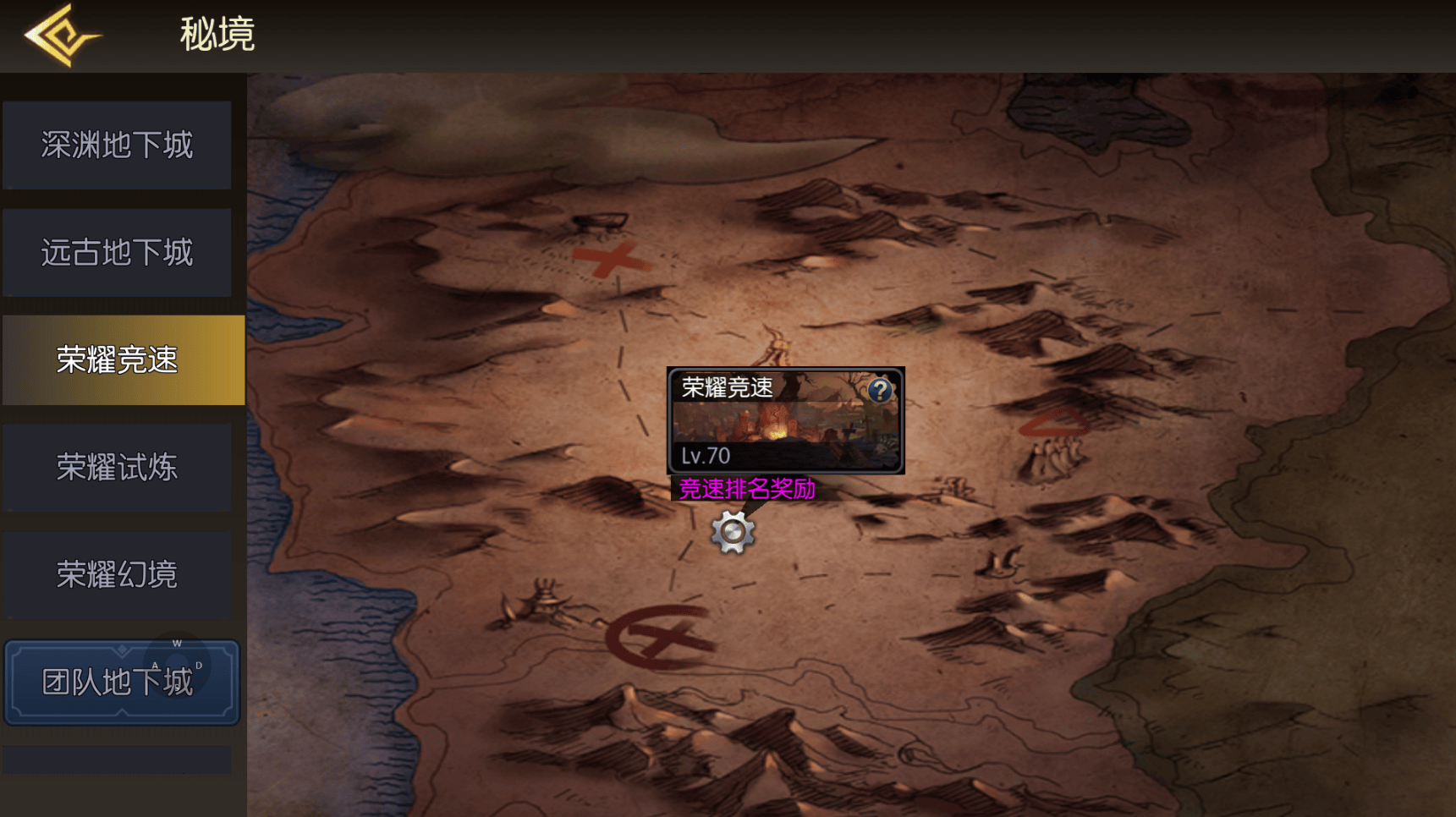Open the 荣耀试炼 tab

pyautogui.click(x=117, y=468)
